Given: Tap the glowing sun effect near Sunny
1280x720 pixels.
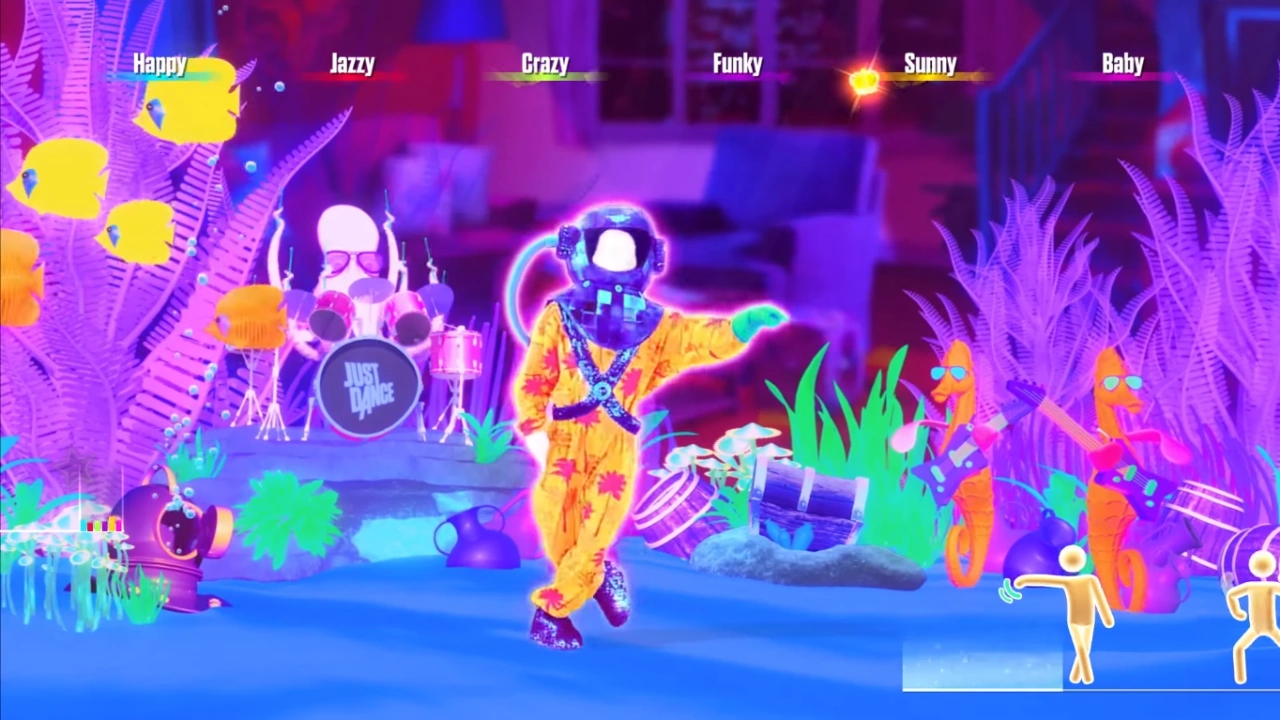Looking at the screenshot, I should 862,82.
